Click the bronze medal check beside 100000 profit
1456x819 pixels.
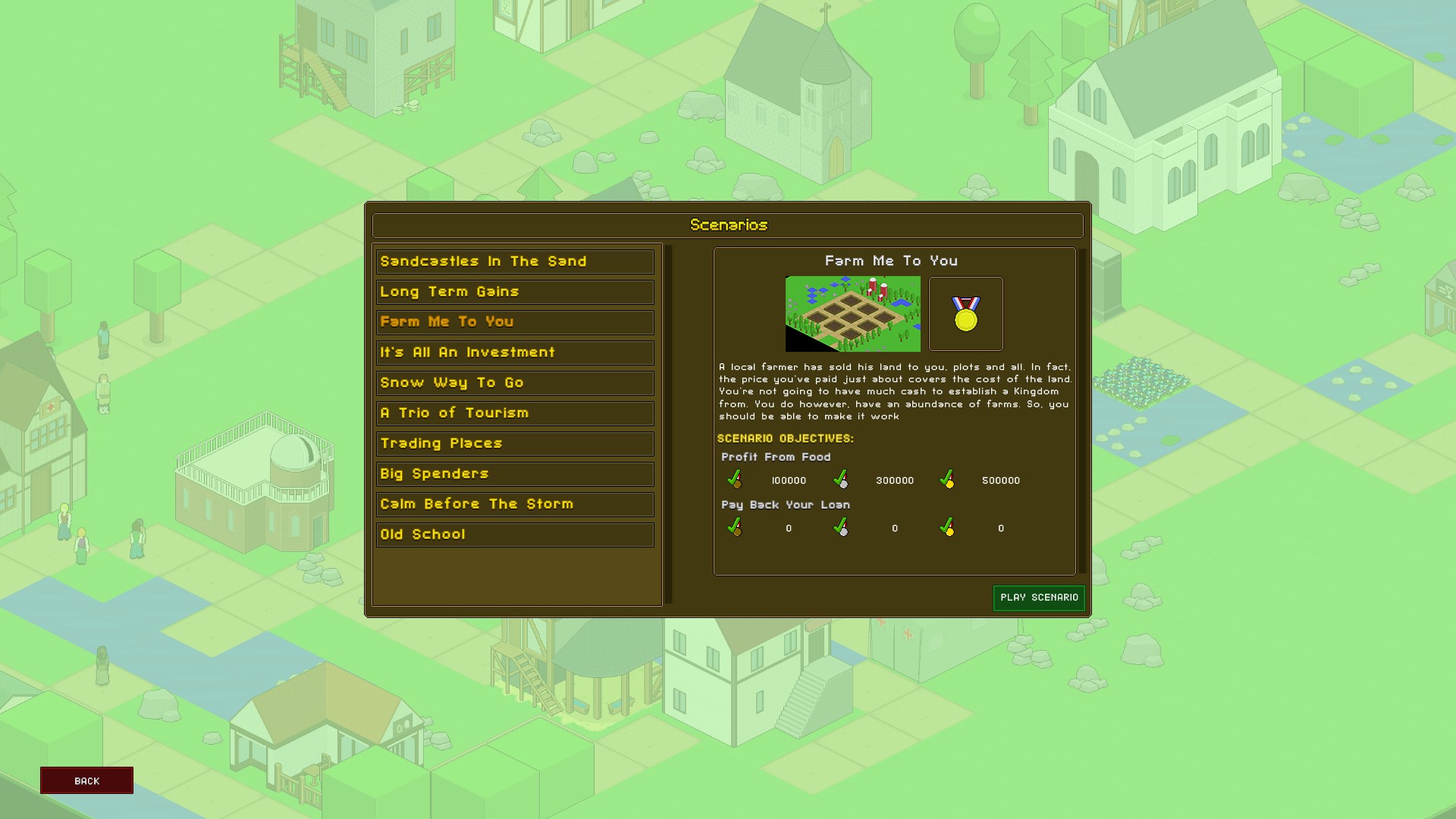tap(733, 480)
